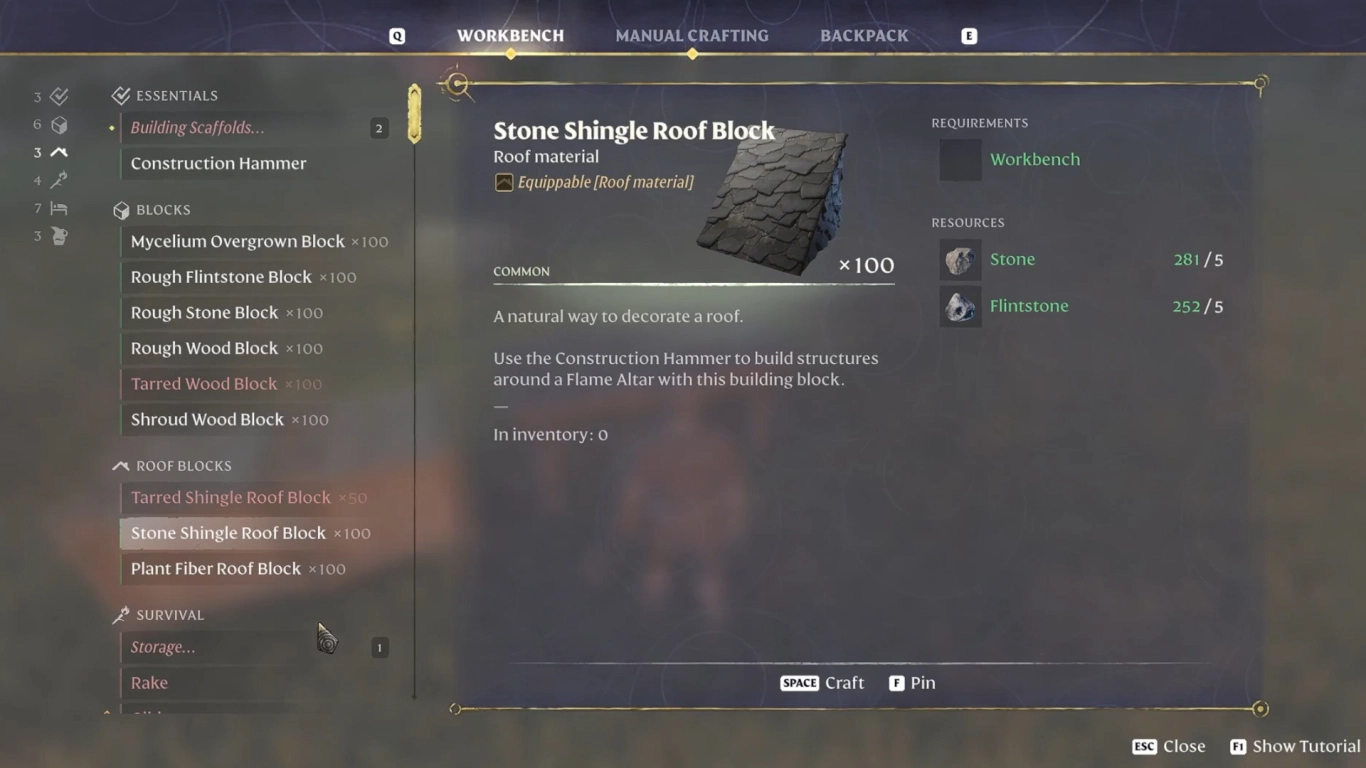This screenshot has height=768, width=1366.
Task: Select the Construction Hammer recipe
Action: pyautogui.click(x=217, y=163)
